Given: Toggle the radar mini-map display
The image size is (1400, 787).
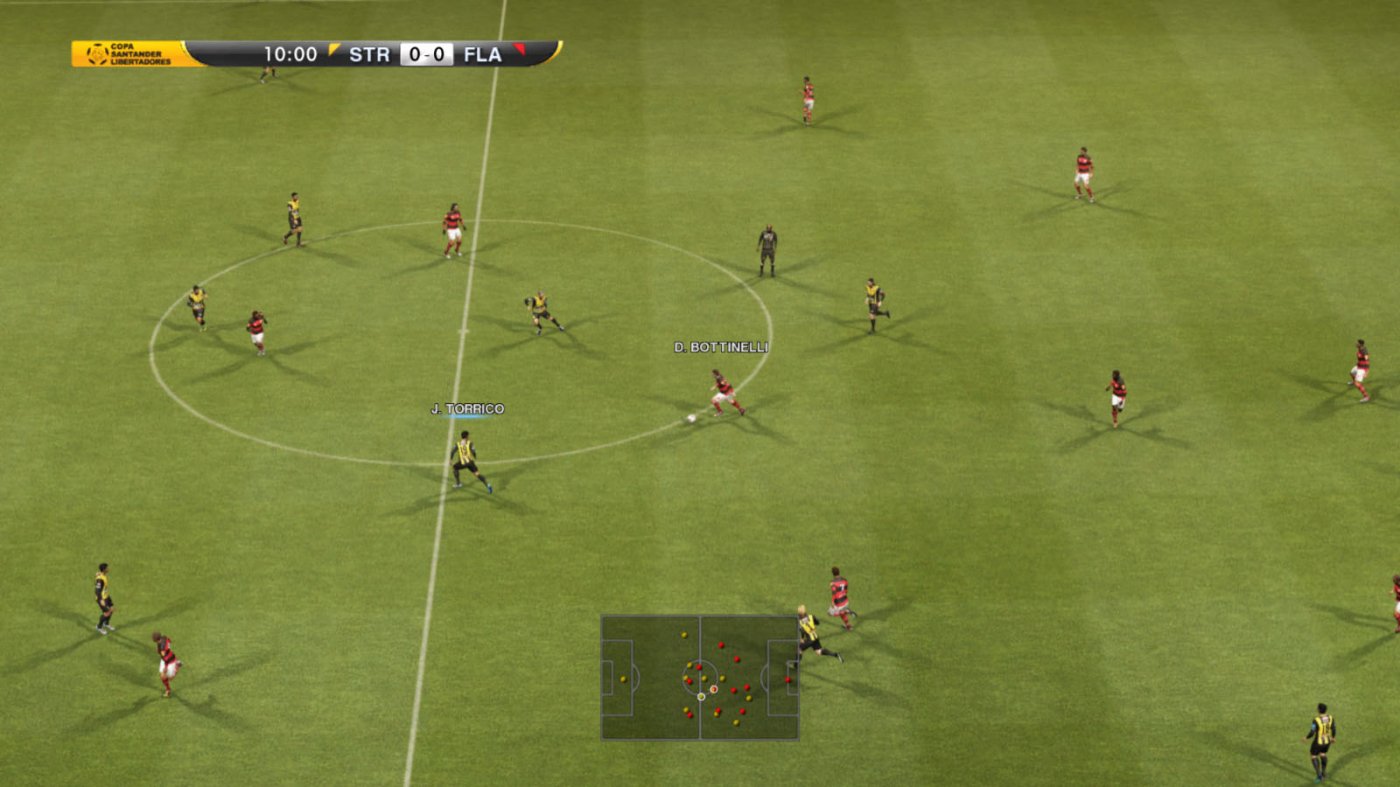Looking at the screenshot, I should tap(700, 680).
